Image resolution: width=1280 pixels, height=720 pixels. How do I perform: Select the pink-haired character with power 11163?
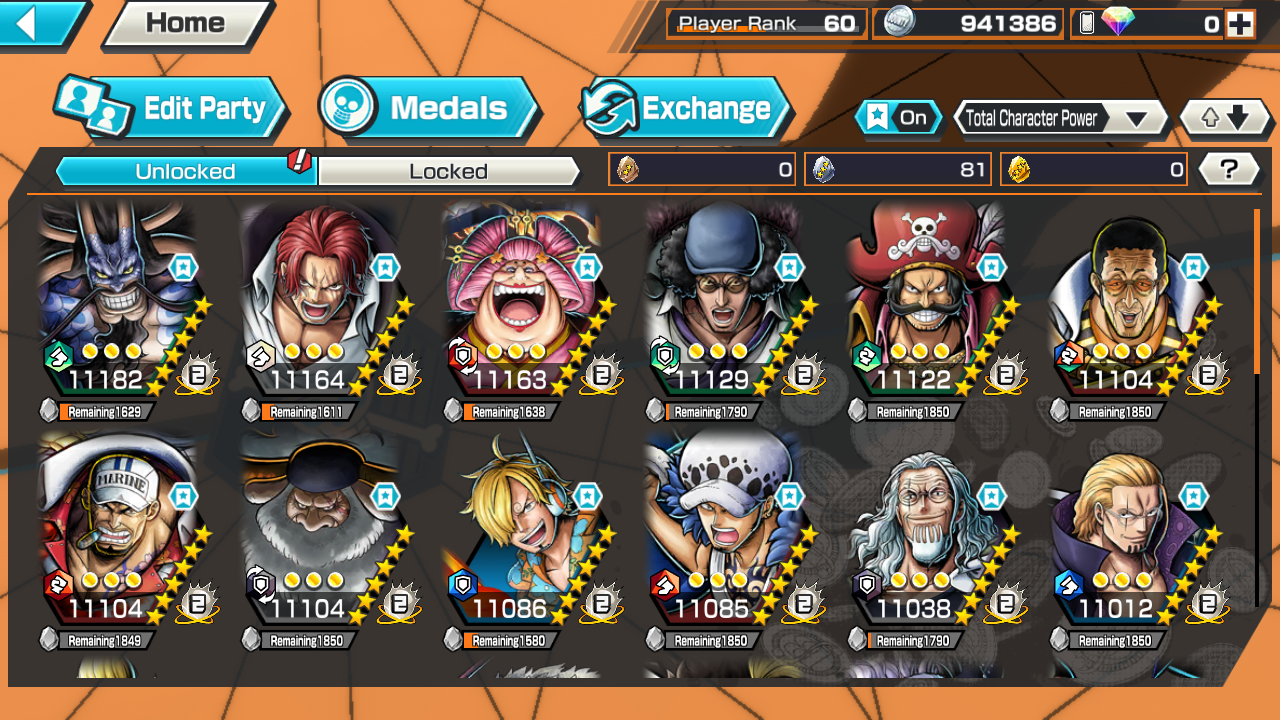click(520, 300)
